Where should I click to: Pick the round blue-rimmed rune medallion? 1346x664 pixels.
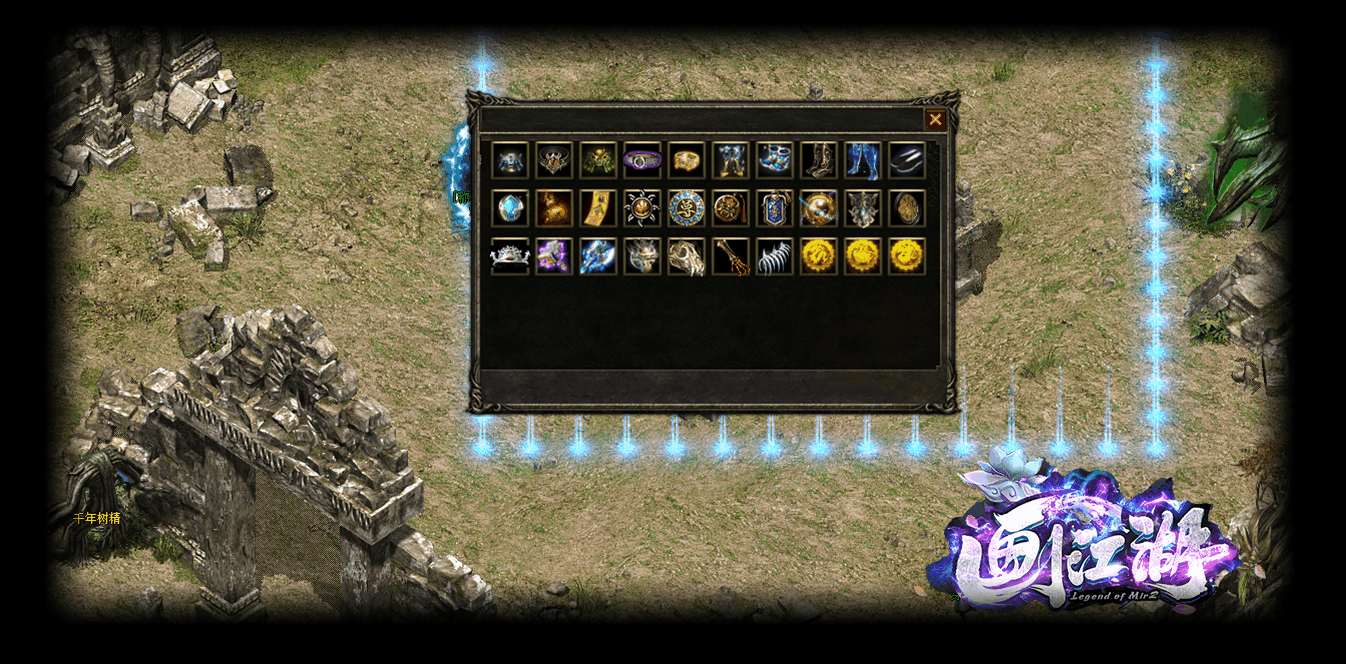(x=686, y=208)
